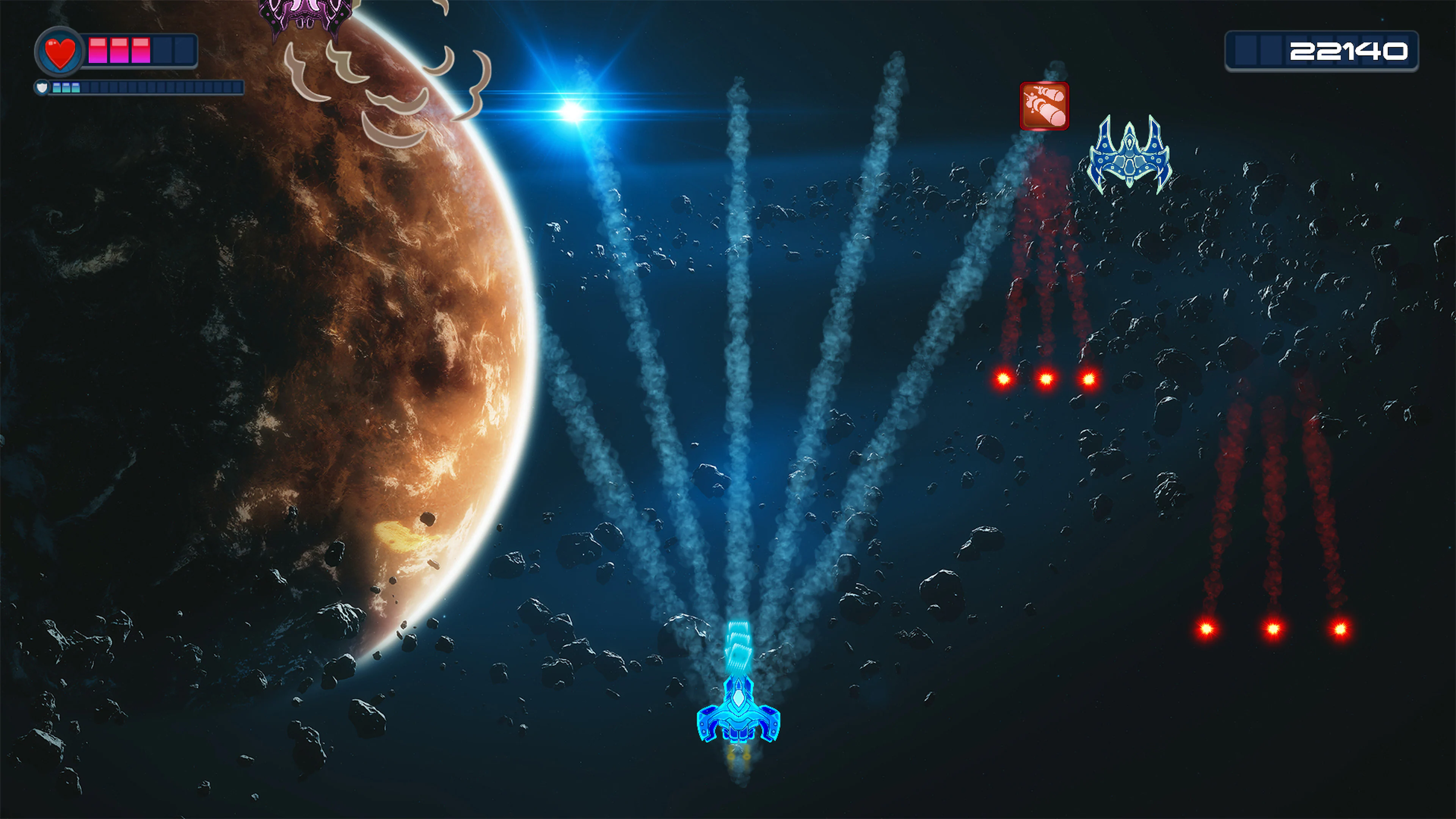Click the purple boss creature at top
This screenshot has height=819, width=1456.
pyautogui.click(x=305, y=14)
